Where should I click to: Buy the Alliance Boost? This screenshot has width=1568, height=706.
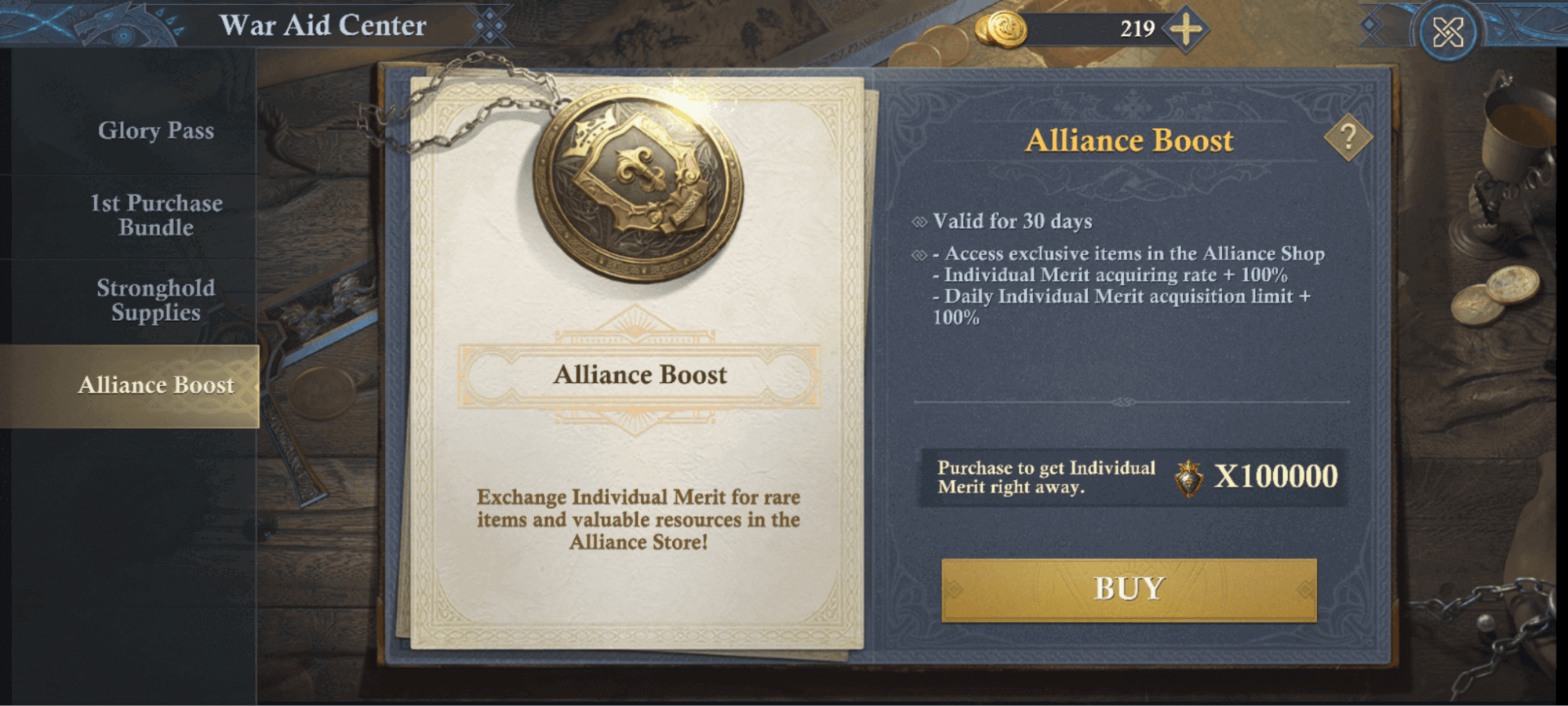[x=1128, y=589]
